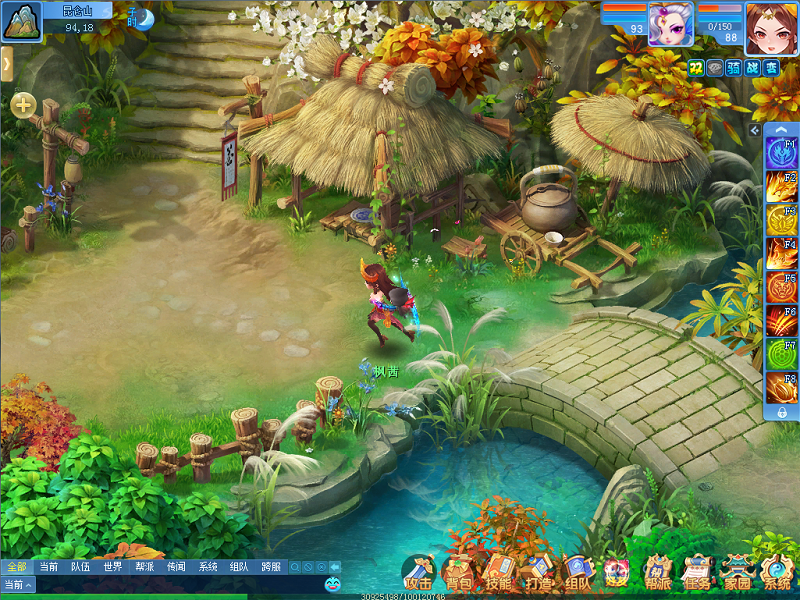Open the 系统 system settings
The width and height of the screenshot is (800, 600).
[x=777, y=573]
